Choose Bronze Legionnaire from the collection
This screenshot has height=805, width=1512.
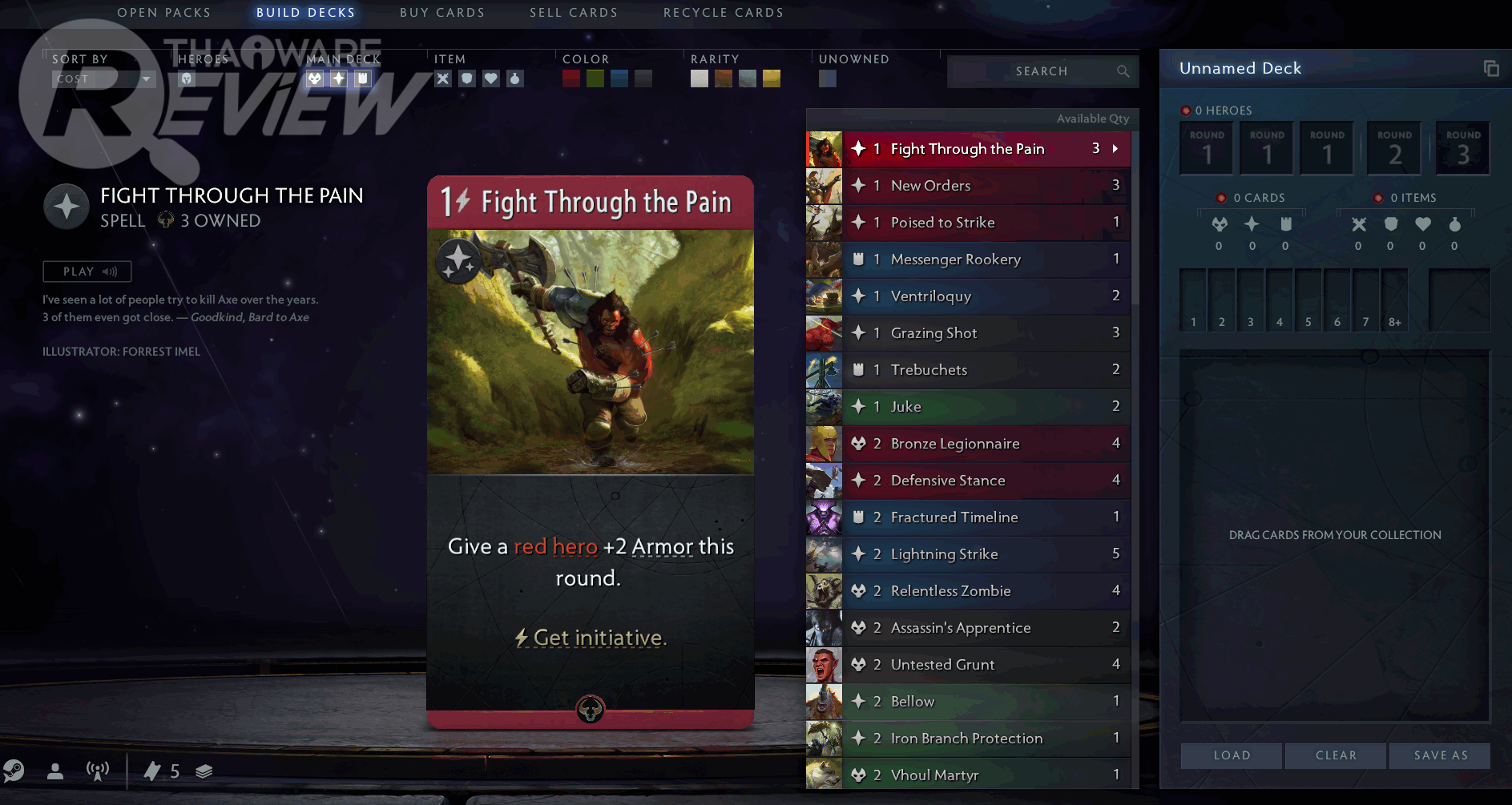click(986, 444)
